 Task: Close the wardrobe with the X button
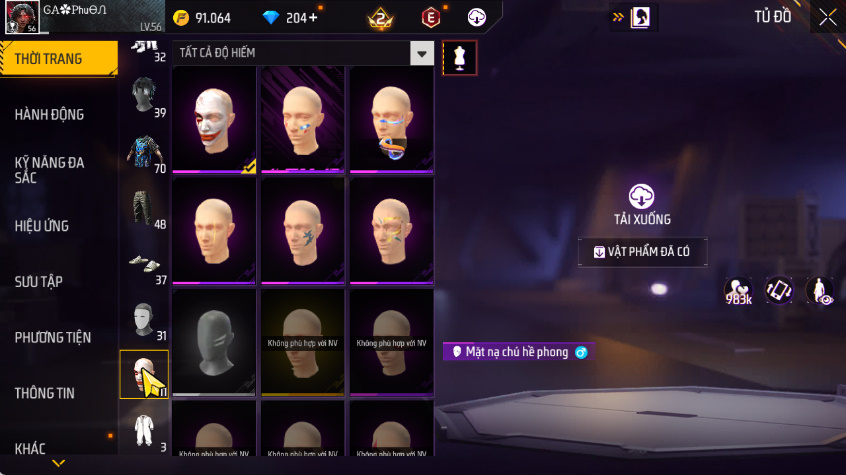click(827, 17)
